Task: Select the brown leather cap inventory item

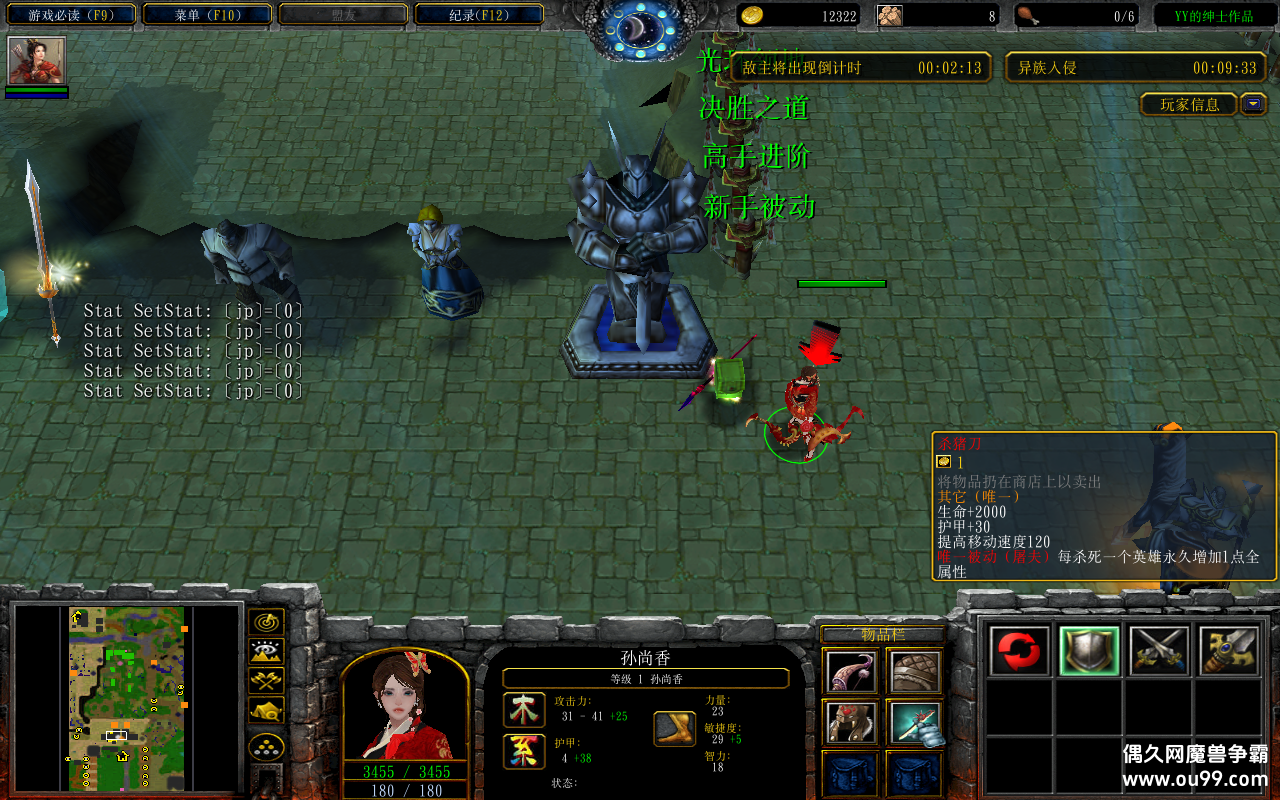Action: tap(915, 672)
